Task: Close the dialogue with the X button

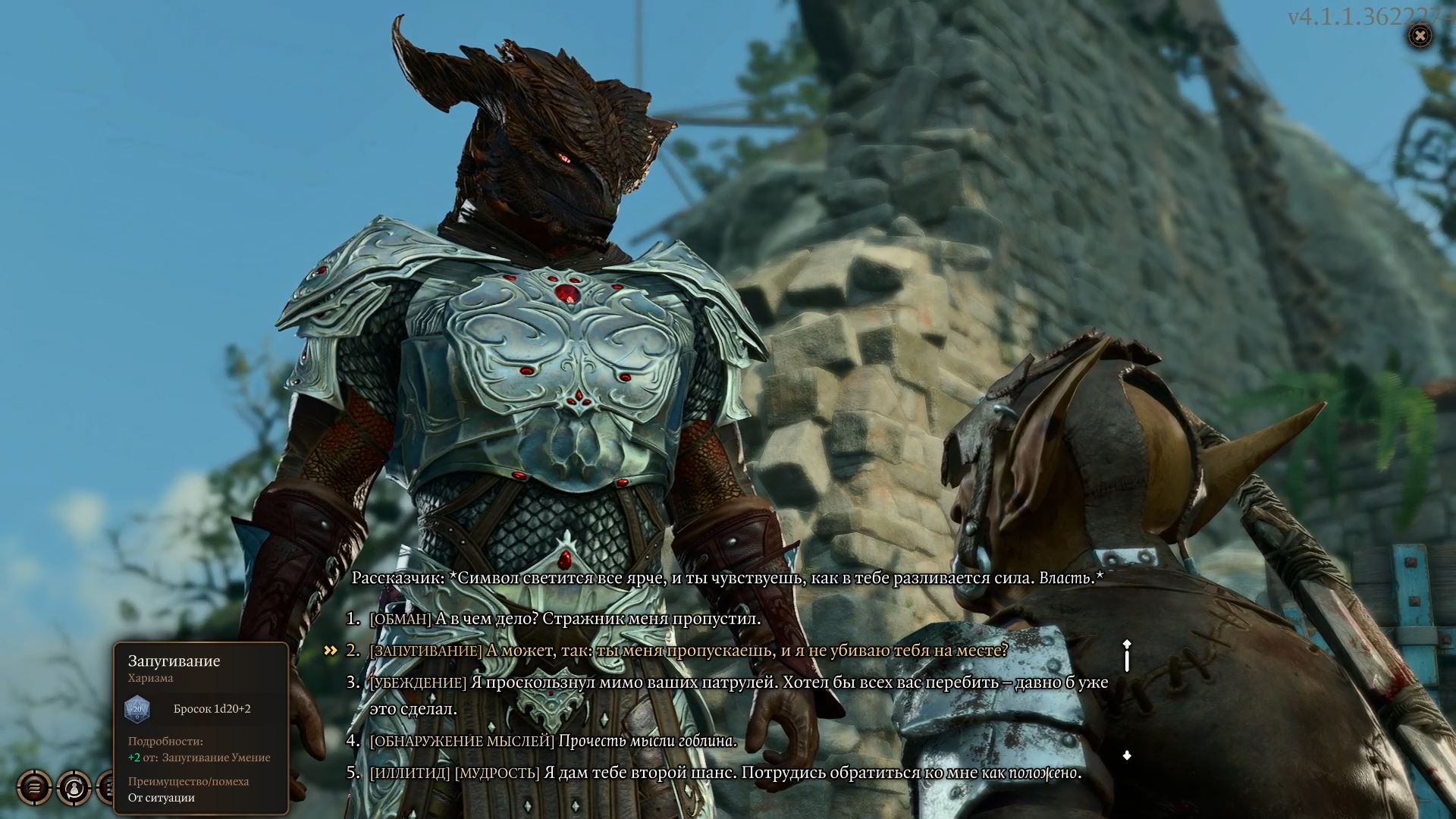Action: pyautogui.click(x=1420, y=36)
